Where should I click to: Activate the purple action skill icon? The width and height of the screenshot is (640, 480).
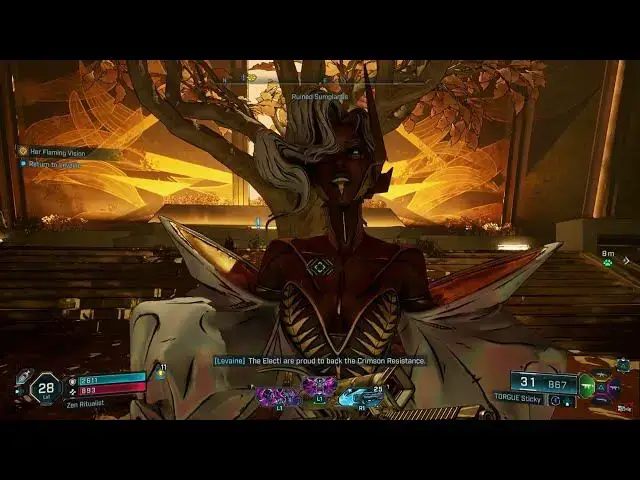point(321,387)
